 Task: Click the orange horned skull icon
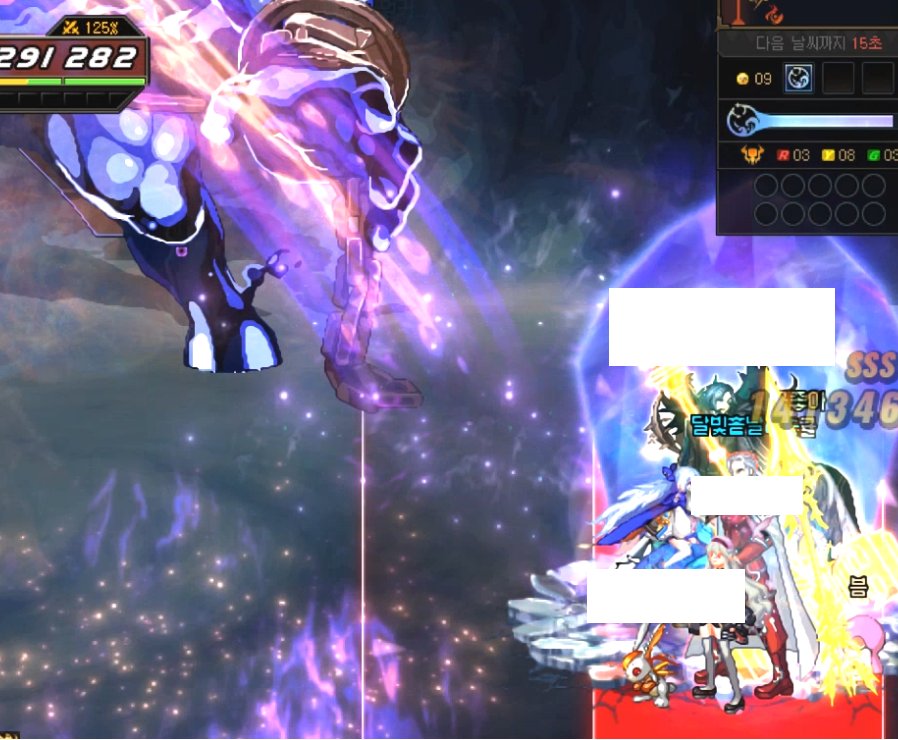coord(752,155)
